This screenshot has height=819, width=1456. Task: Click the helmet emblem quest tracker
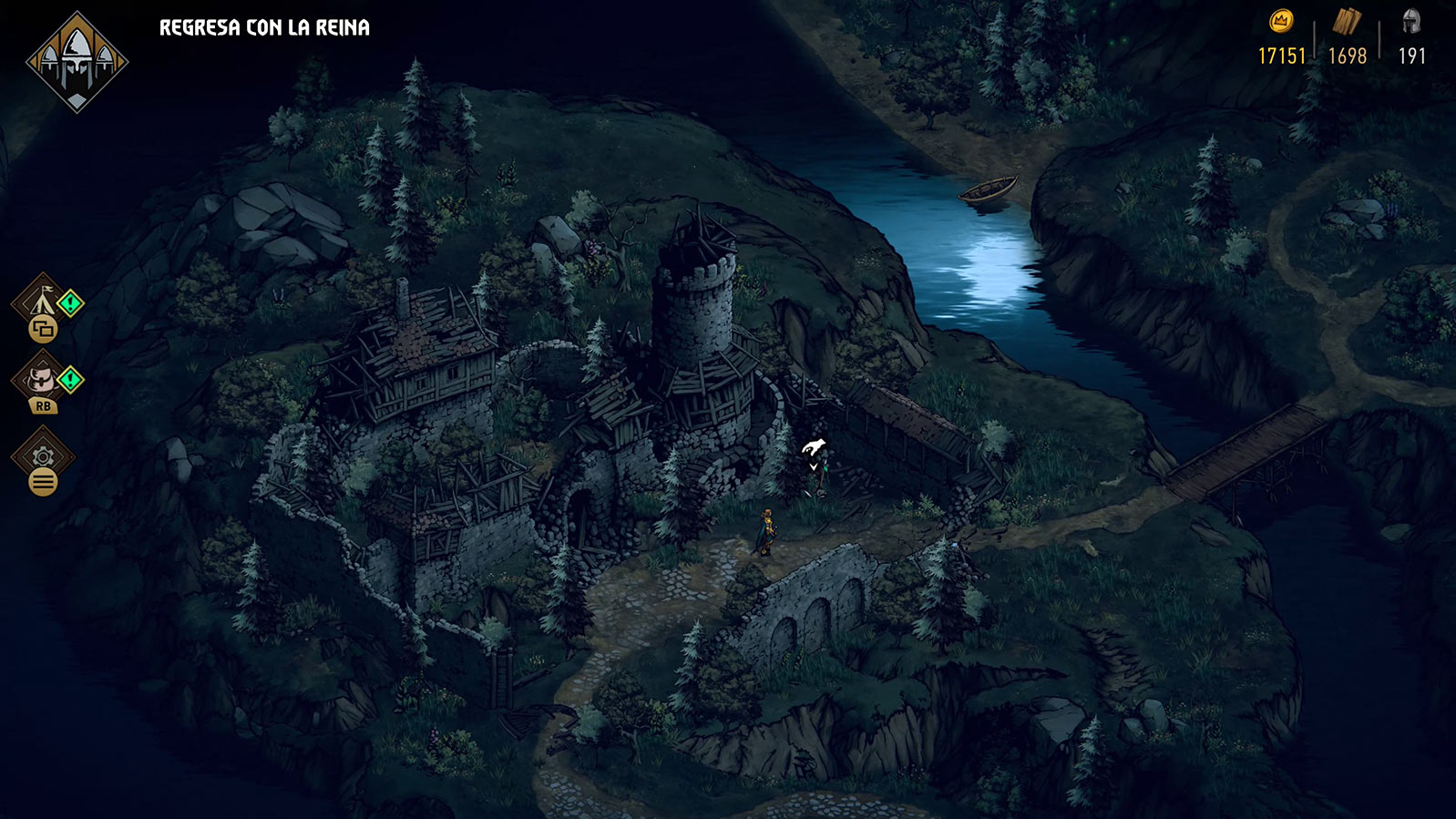[x=77, y=62]
